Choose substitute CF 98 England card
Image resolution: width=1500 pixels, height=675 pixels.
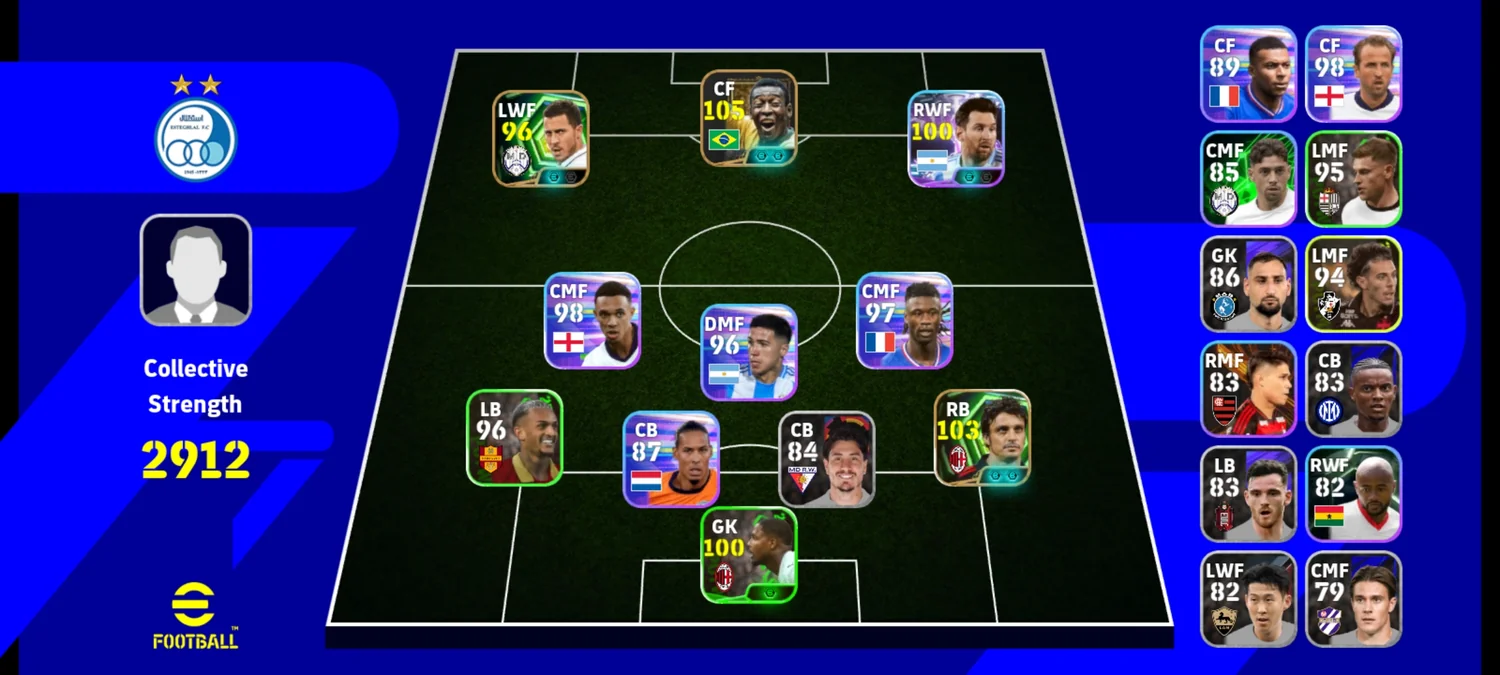1354,74
